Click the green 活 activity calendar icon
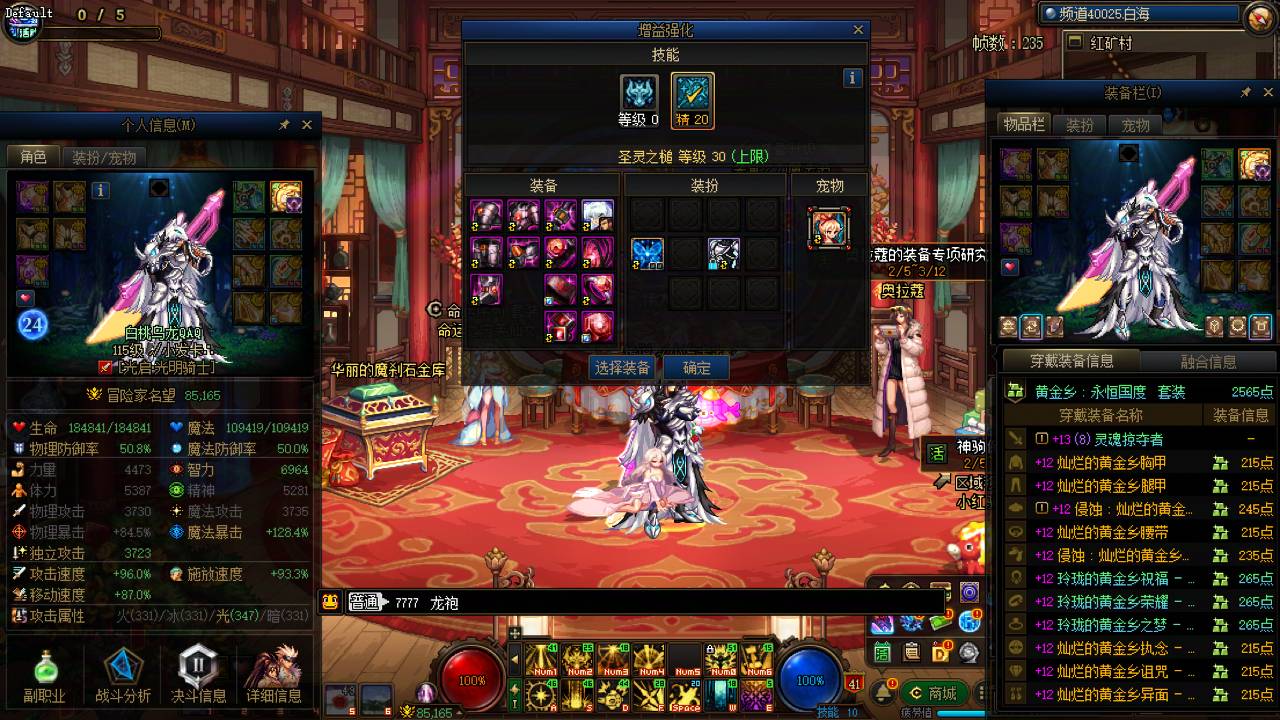The height and width of the screenshot is (720, 1280). (x=883, y=653)
